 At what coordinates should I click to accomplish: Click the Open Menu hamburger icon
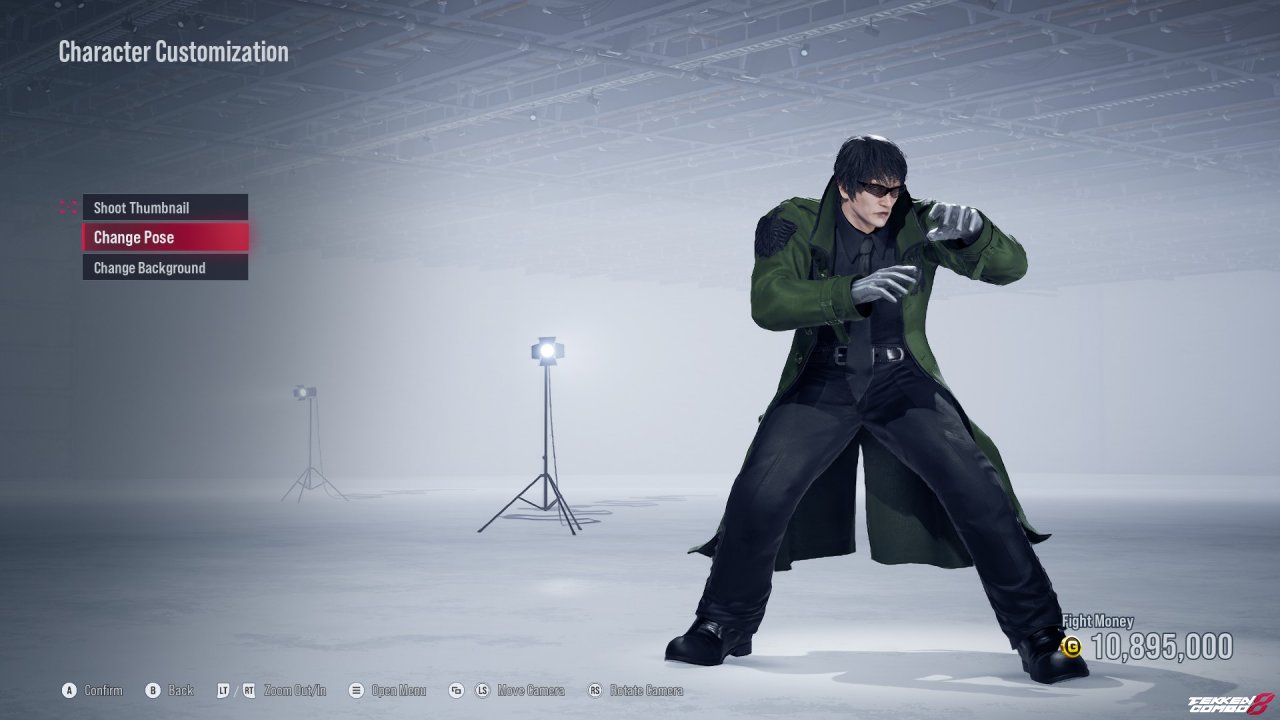pos(356,690)
